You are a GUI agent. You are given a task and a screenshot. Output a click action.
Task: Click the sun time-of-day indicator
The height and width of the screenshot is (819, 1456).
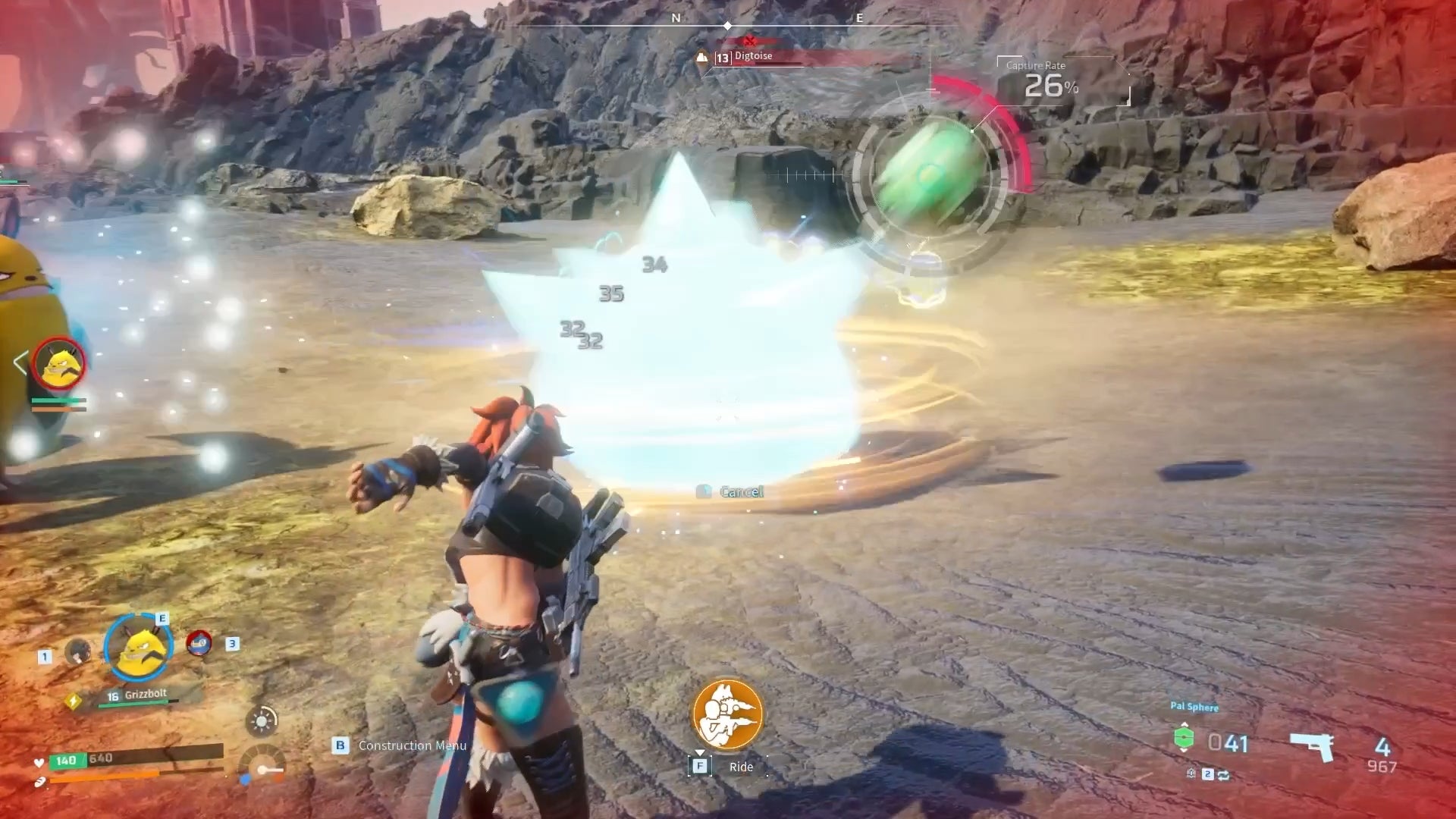tap(262, 720)
